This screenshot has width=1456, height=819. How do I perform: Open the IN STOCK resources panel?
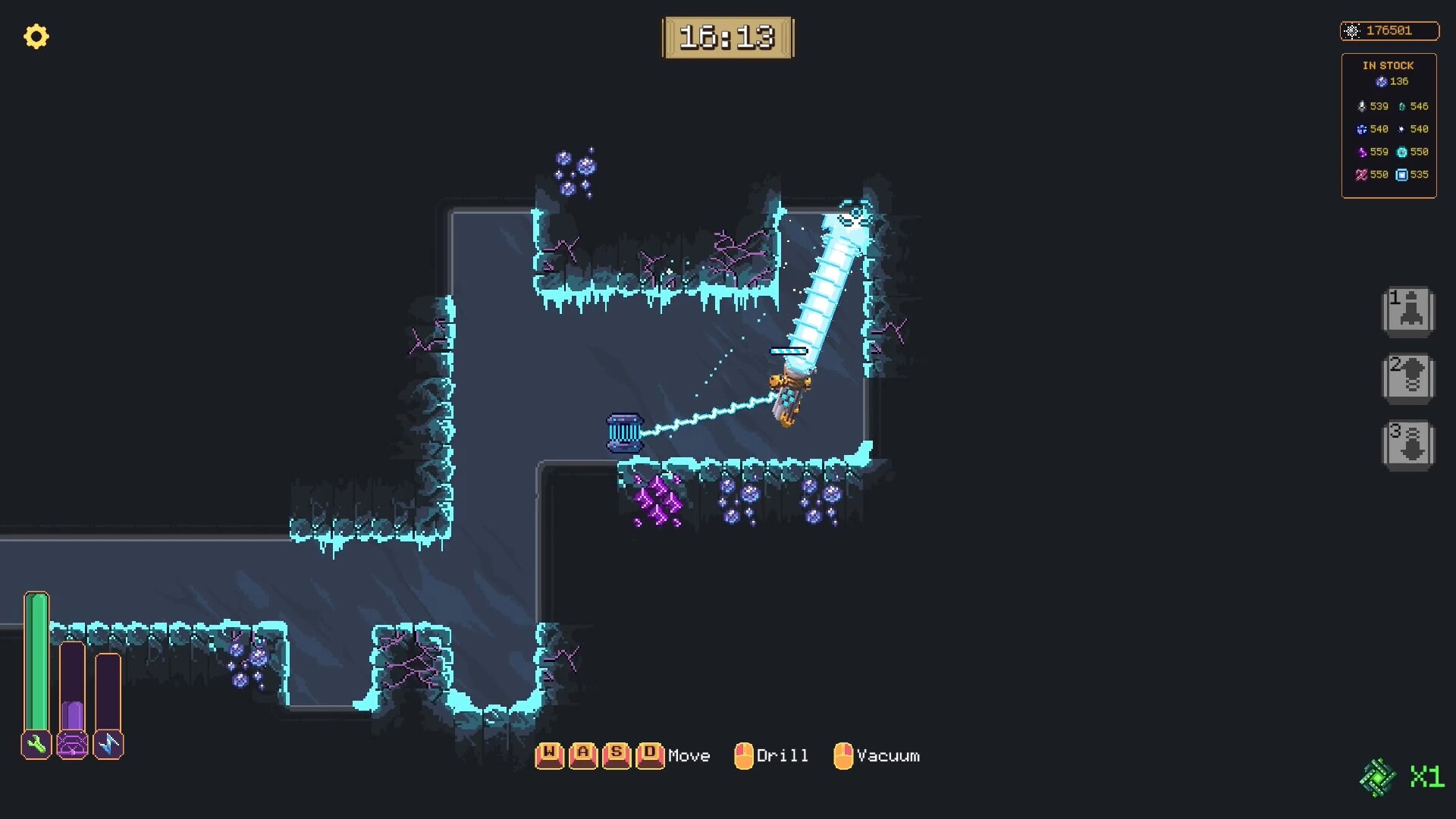(1388, 65)
